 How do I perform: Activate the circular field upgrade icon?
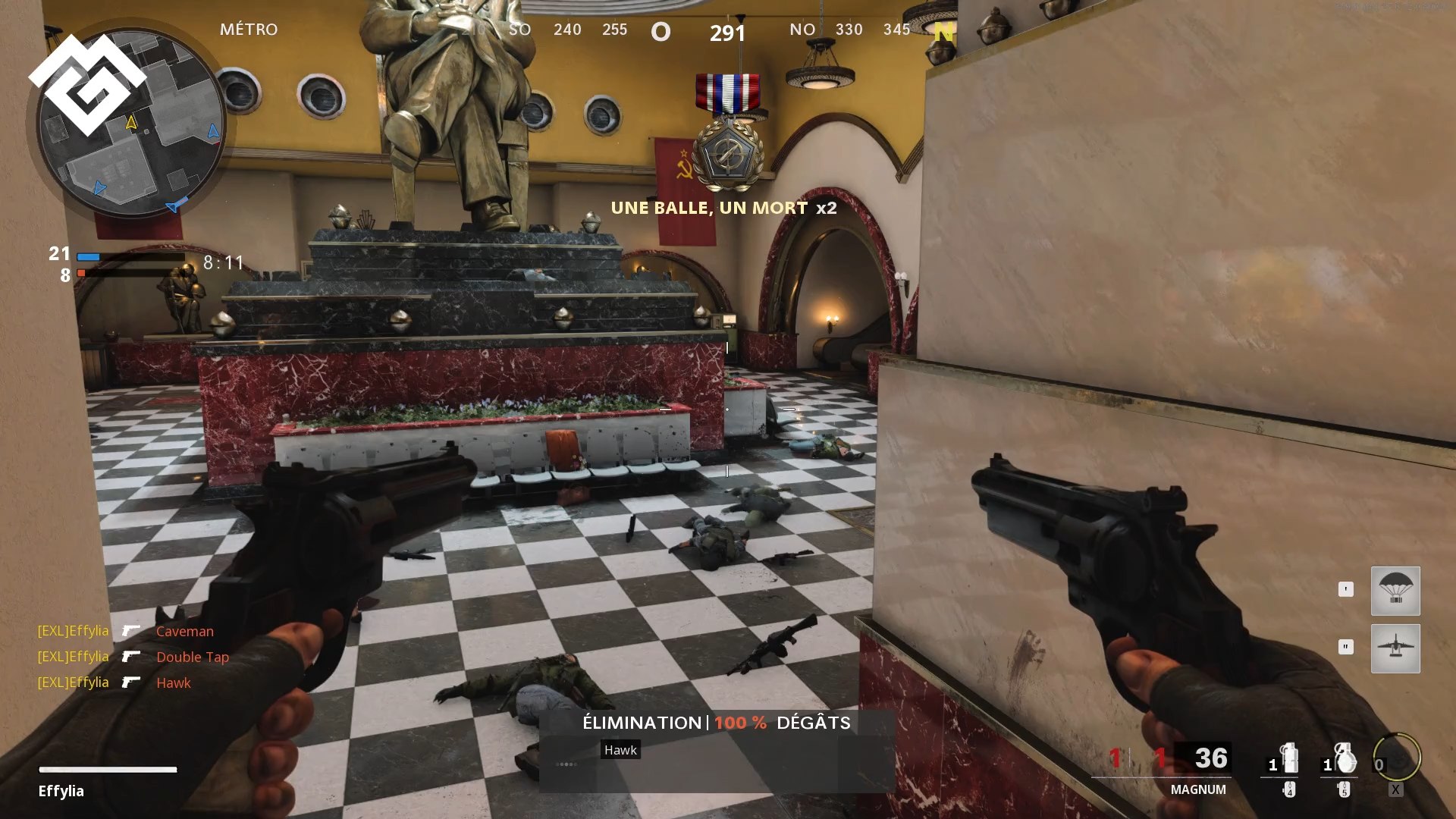[1397, 758]
